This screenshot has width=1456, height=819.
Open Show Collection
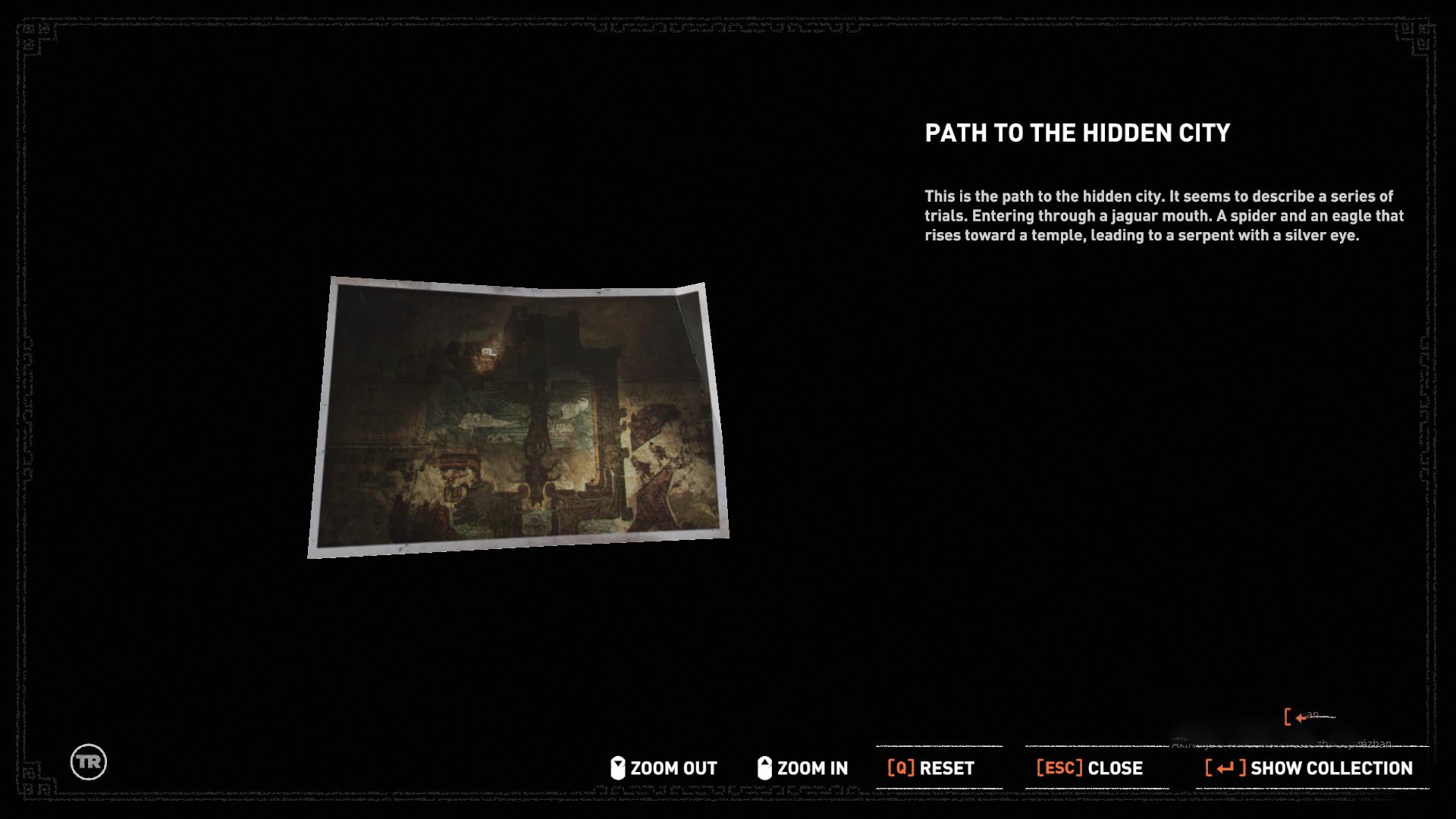point(1310,768)
